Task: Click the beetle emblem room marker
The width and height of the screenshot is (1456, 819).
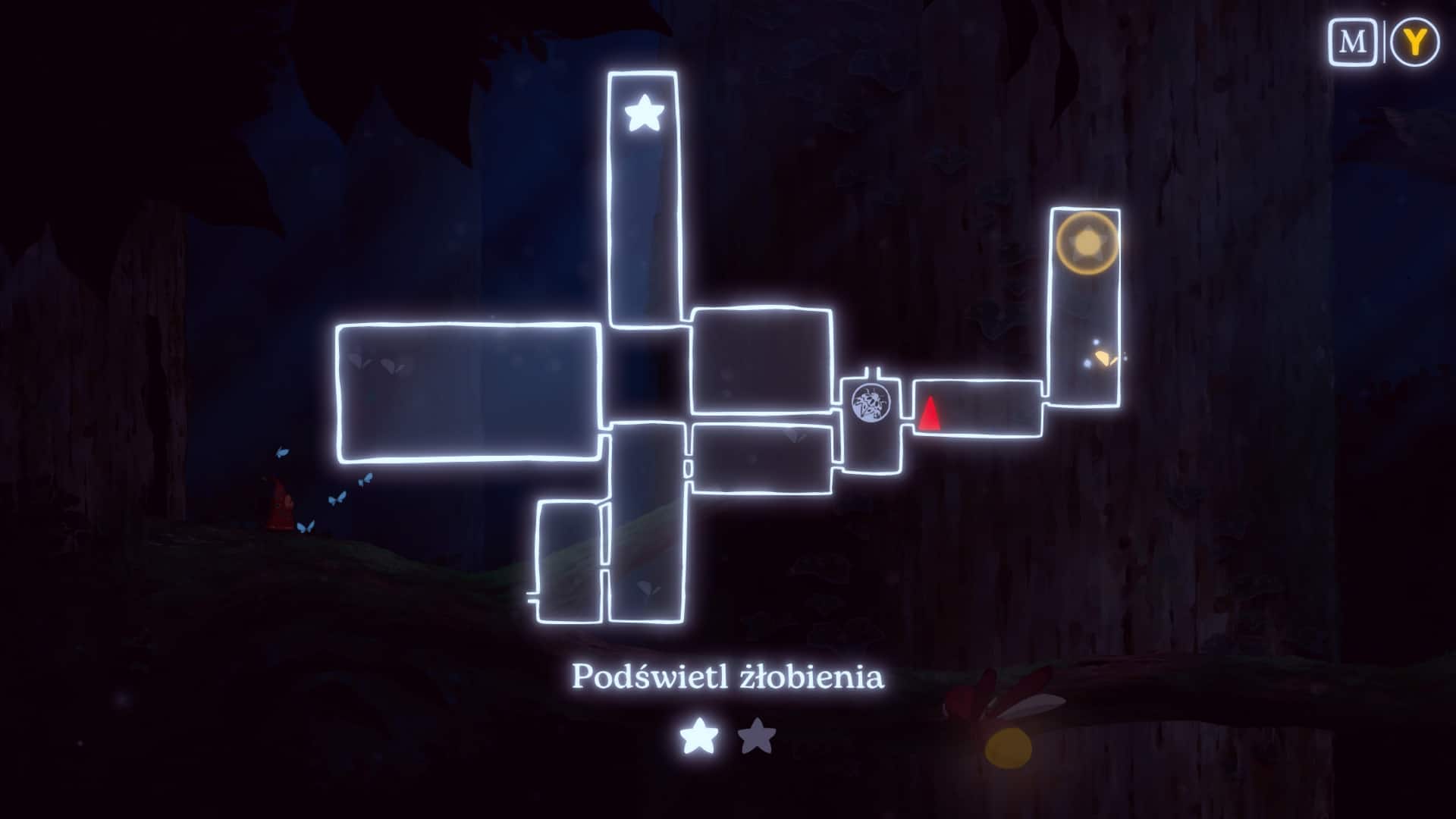Action: pyautogui.click(x=870, y=403)
